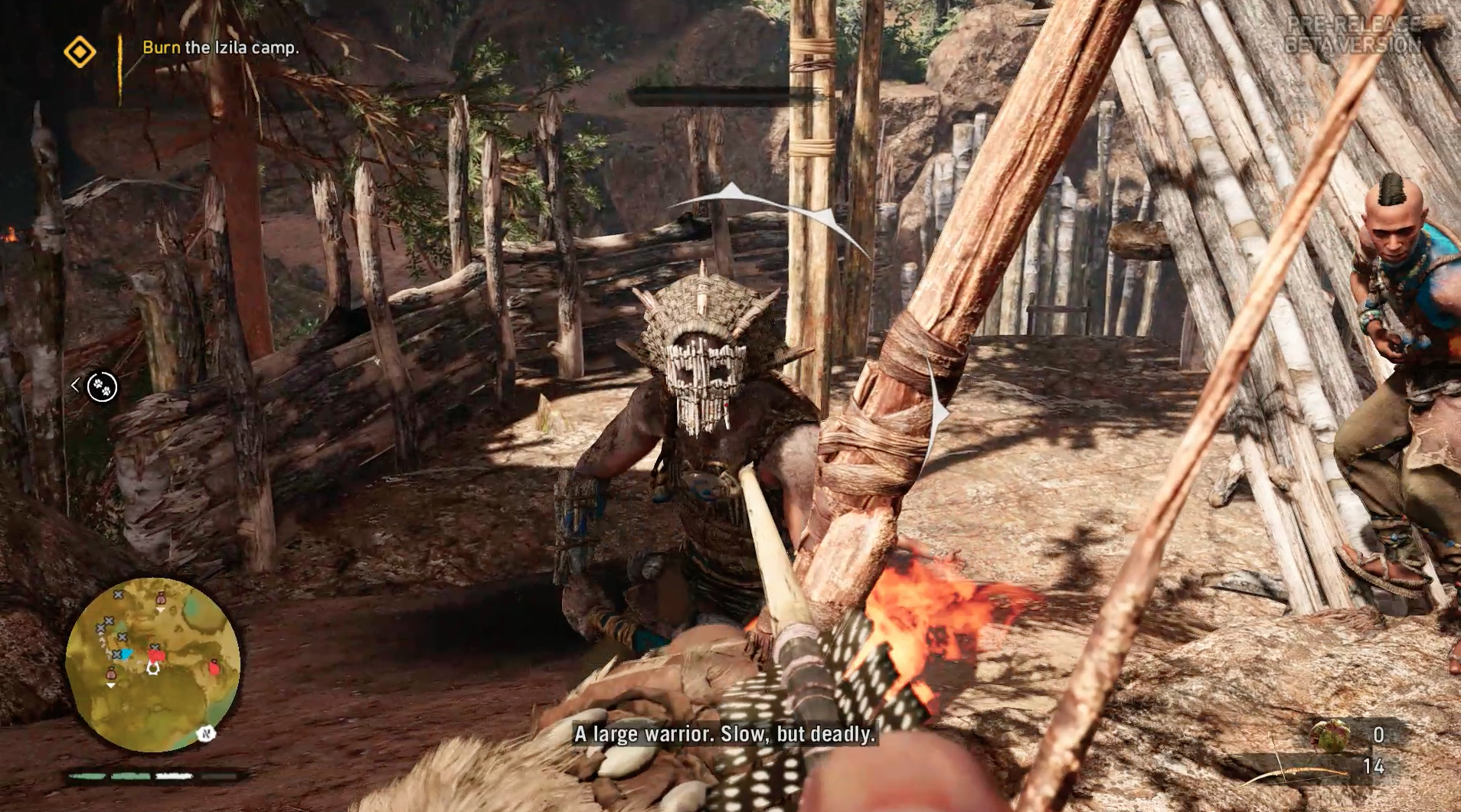This screenshot has height=812, width=1461.
Task: Choose the sting bomb throwable icon
Action: [x=1330, y=735]
